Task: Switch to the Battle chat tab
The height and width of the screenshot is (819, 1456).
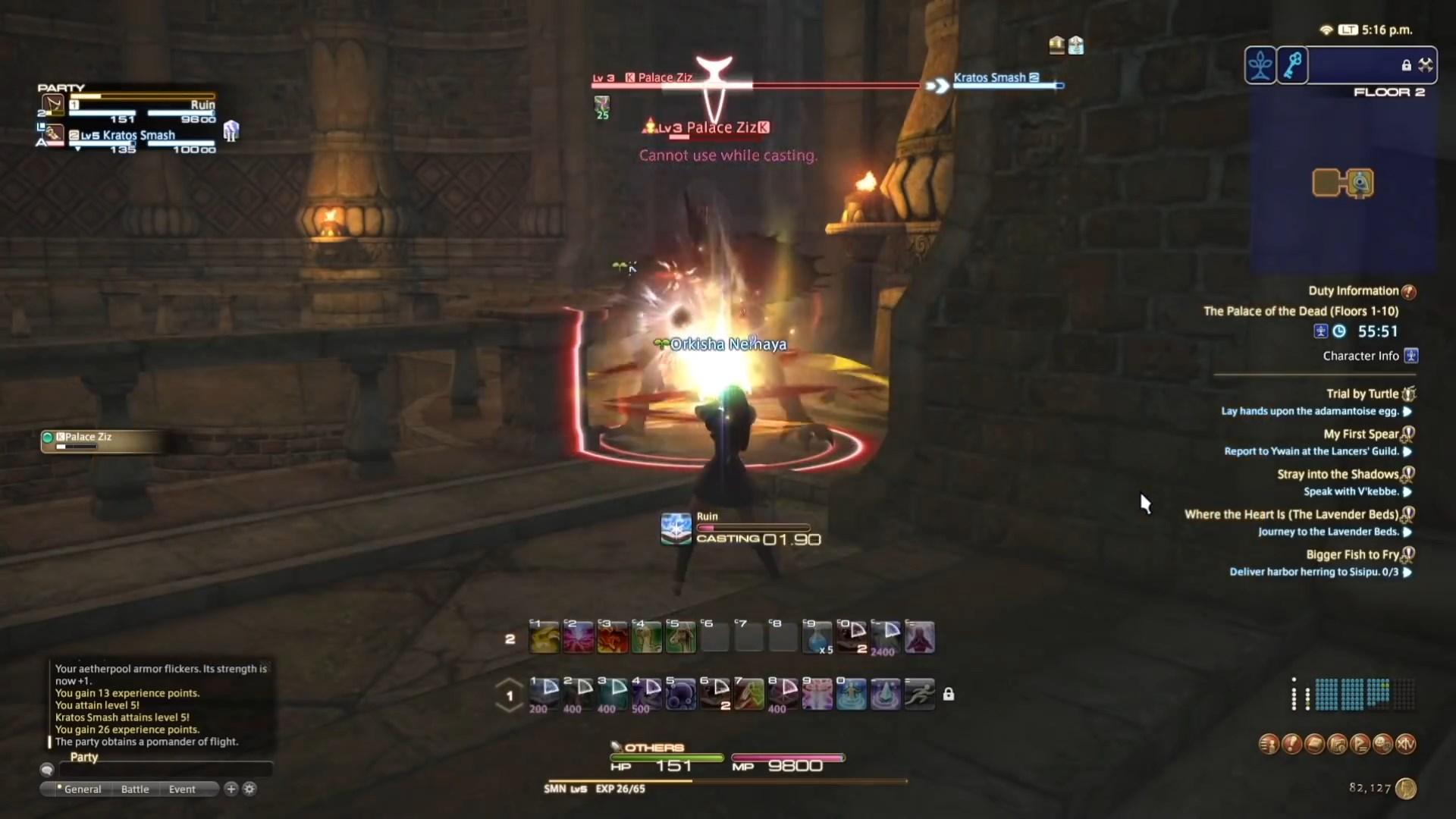Action: [x=134, y=789]
